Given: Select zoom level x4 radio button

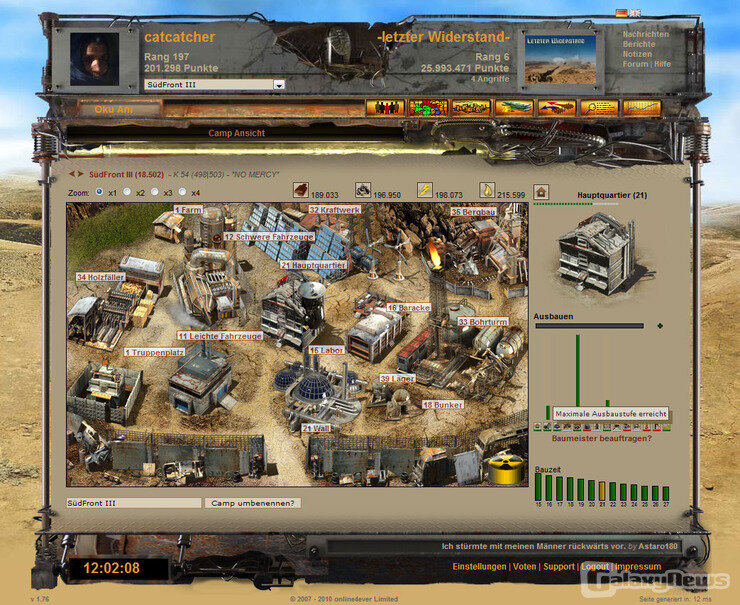Looking at the screenshot, I should click(x=183, y=192).
